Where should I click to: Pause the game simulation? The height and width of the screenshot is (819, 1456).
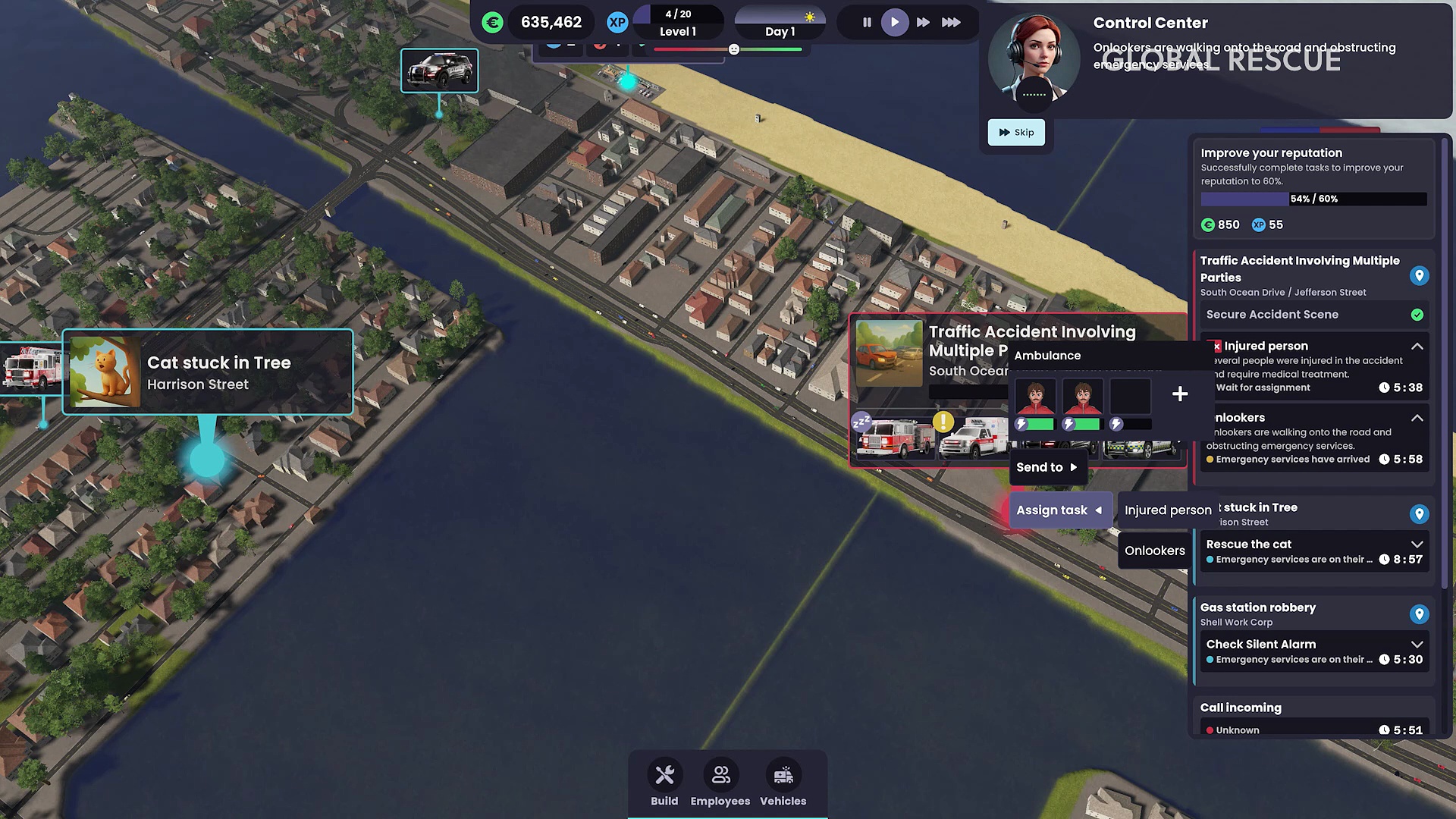pos(867,23)
